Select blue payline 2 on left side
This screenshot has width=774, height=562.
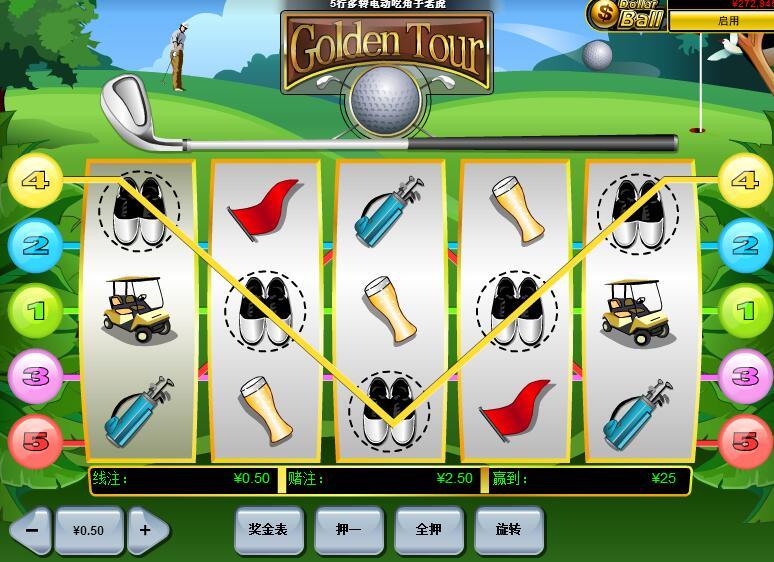tap(35, 245)
